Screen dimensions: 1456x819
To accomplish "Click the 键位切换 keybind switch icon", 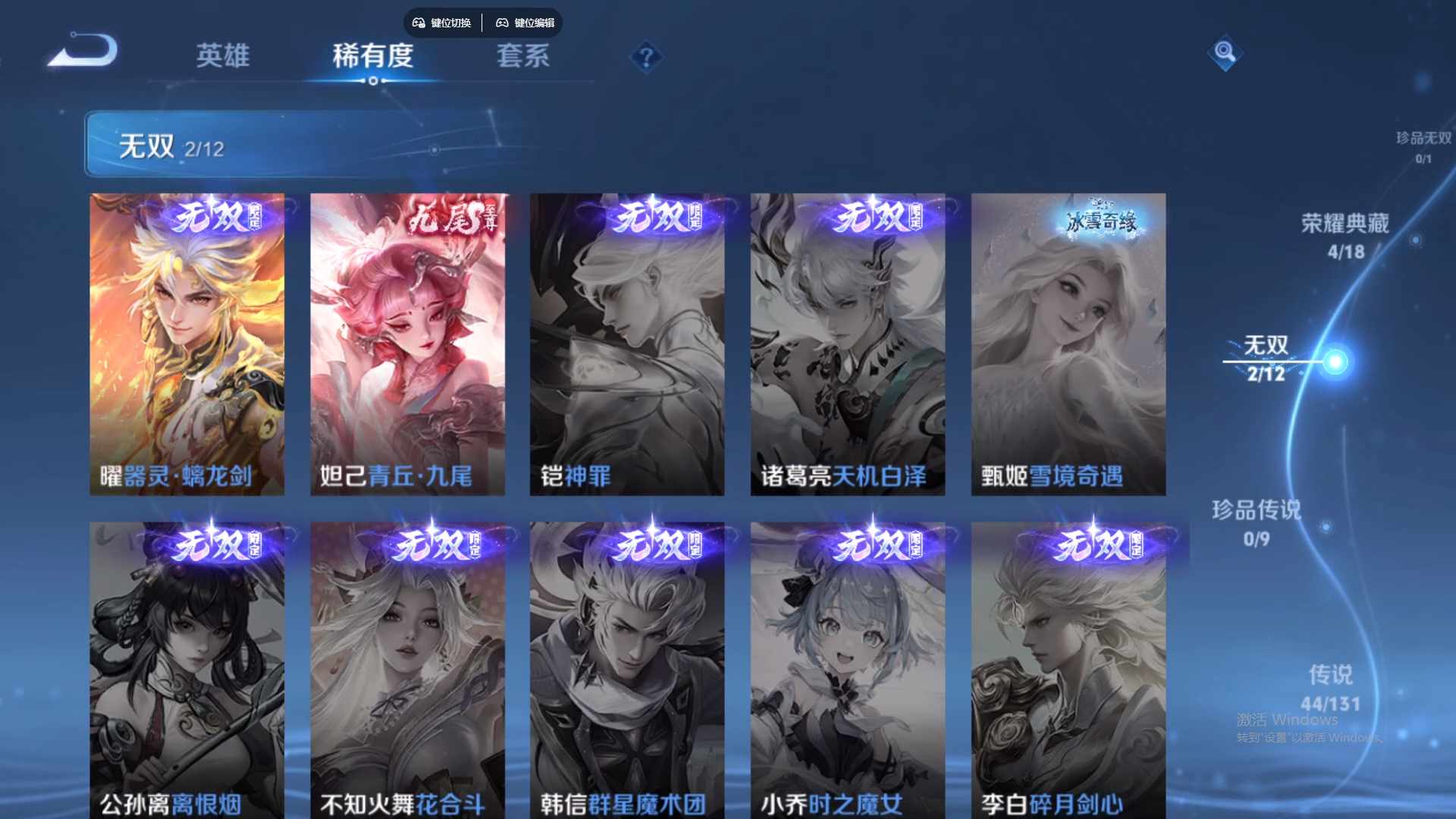I will point(442,23).
